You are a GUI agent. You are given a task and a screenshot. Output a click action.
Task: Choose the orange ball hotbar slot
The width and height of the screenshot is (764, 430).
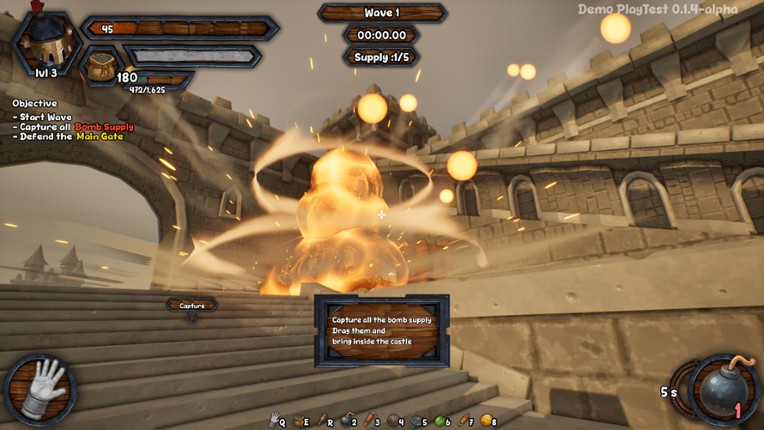pyautogui.click(x=486, y=421)
